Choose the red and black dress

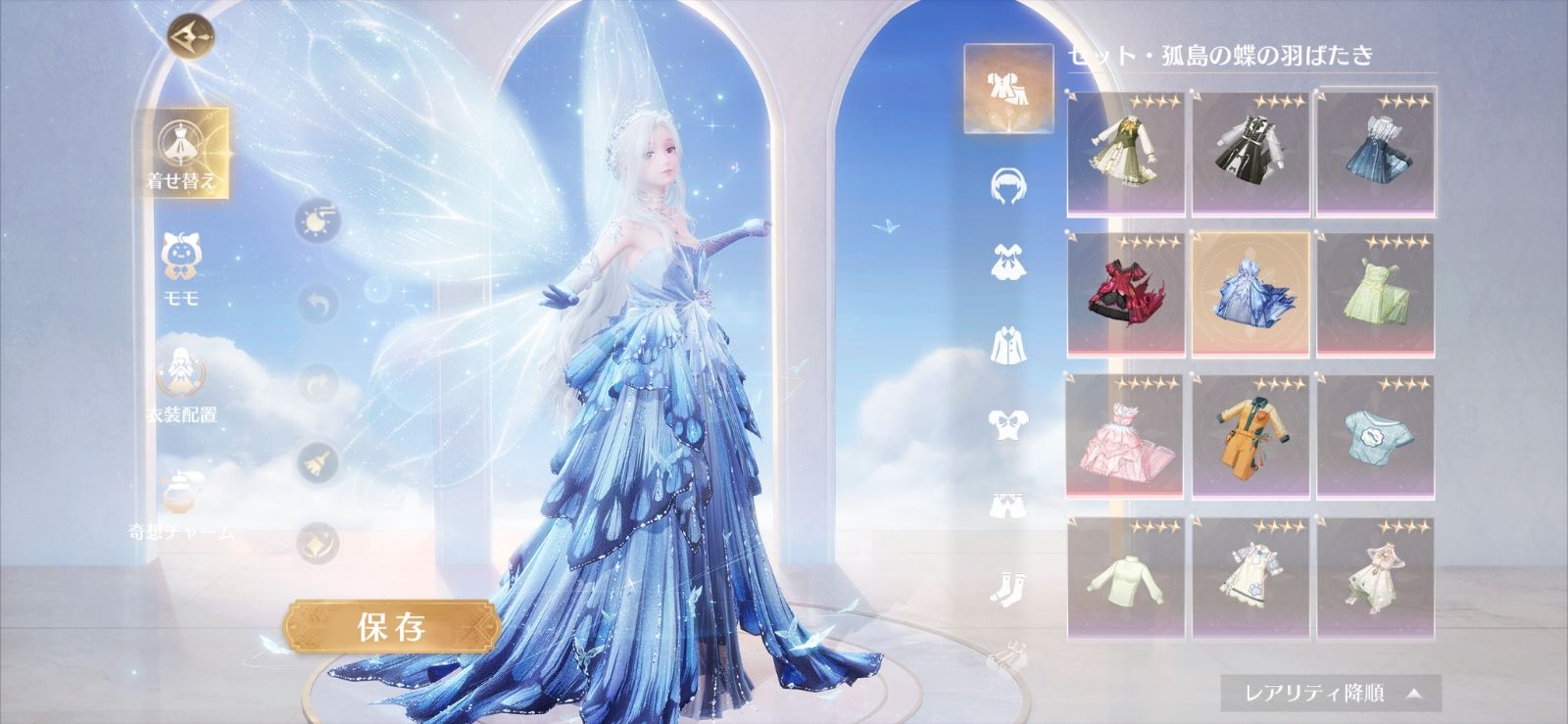(1126, 293)
